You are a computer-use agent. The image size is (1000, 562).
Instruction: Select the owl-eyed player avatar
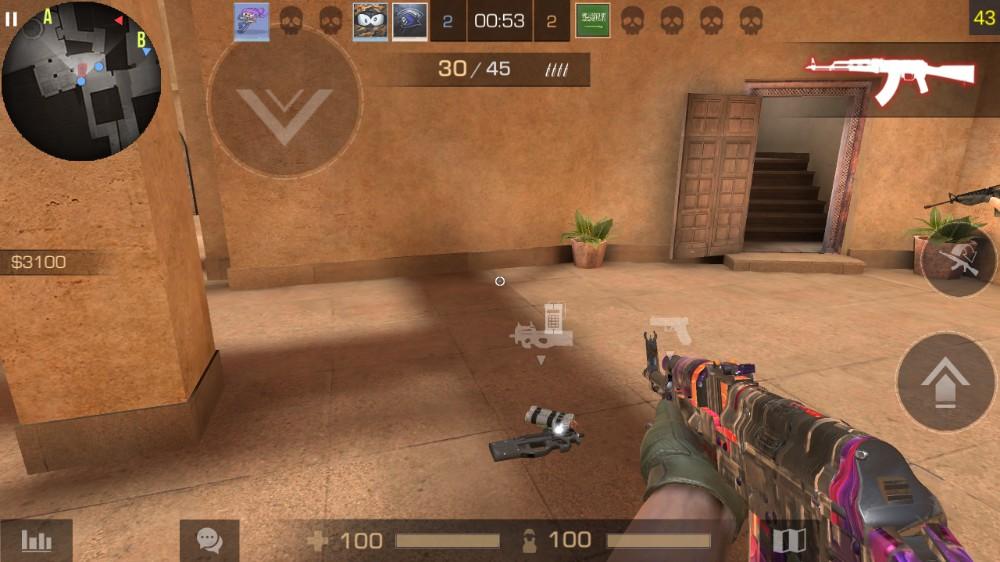point(370,21)
